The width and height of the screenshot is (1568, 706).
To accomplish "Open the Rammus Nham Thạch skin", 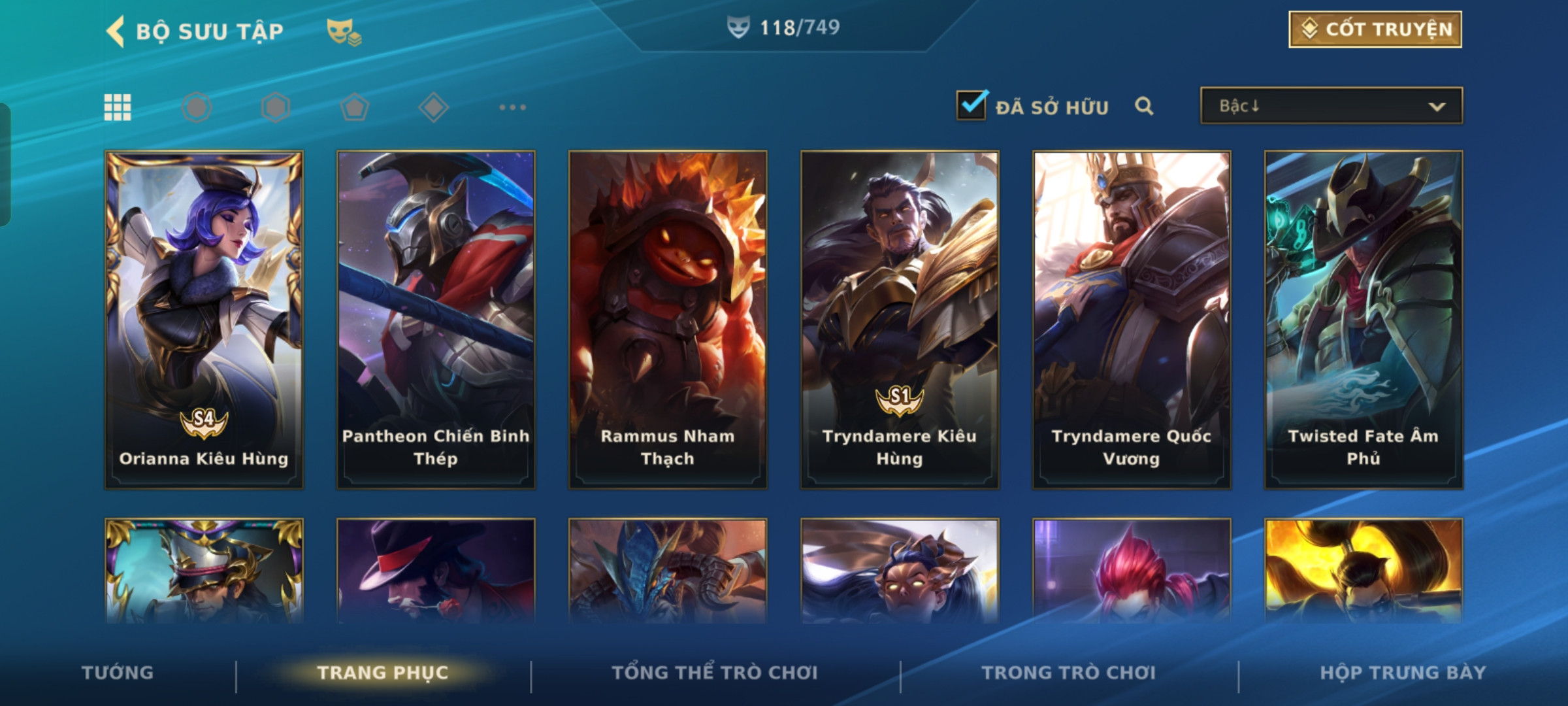I will tap(668, 320).
